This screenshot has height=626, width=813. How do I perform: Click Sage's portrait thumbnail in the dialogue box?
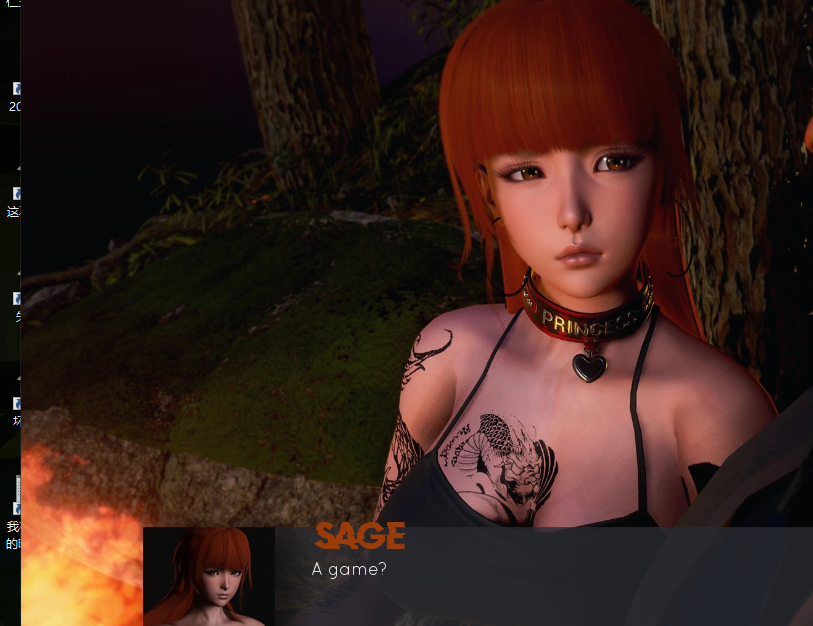209,577
